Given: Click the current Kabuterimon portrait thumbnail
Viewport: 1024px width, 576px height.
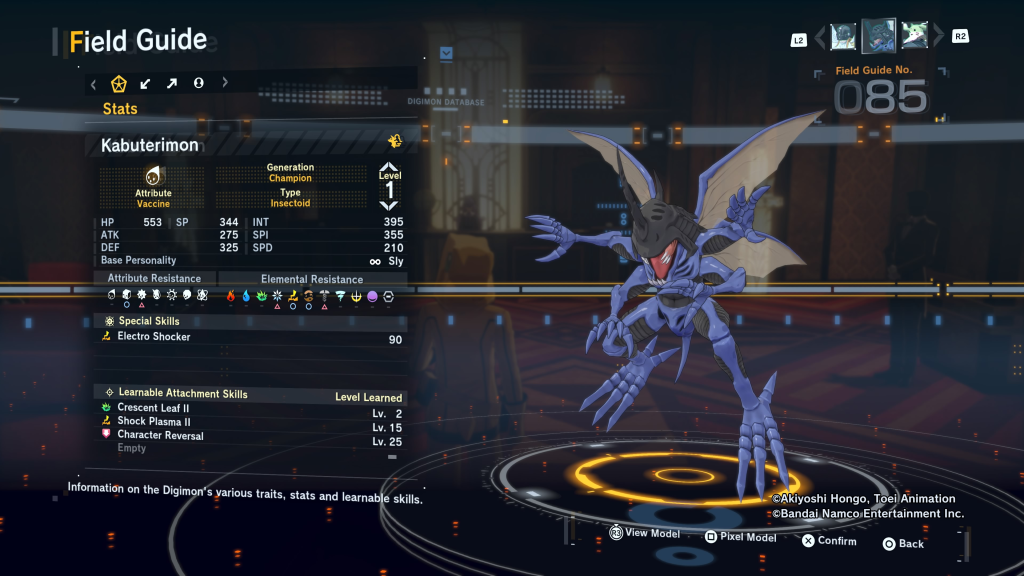Looking at the screenshot, I should [878, 36].
